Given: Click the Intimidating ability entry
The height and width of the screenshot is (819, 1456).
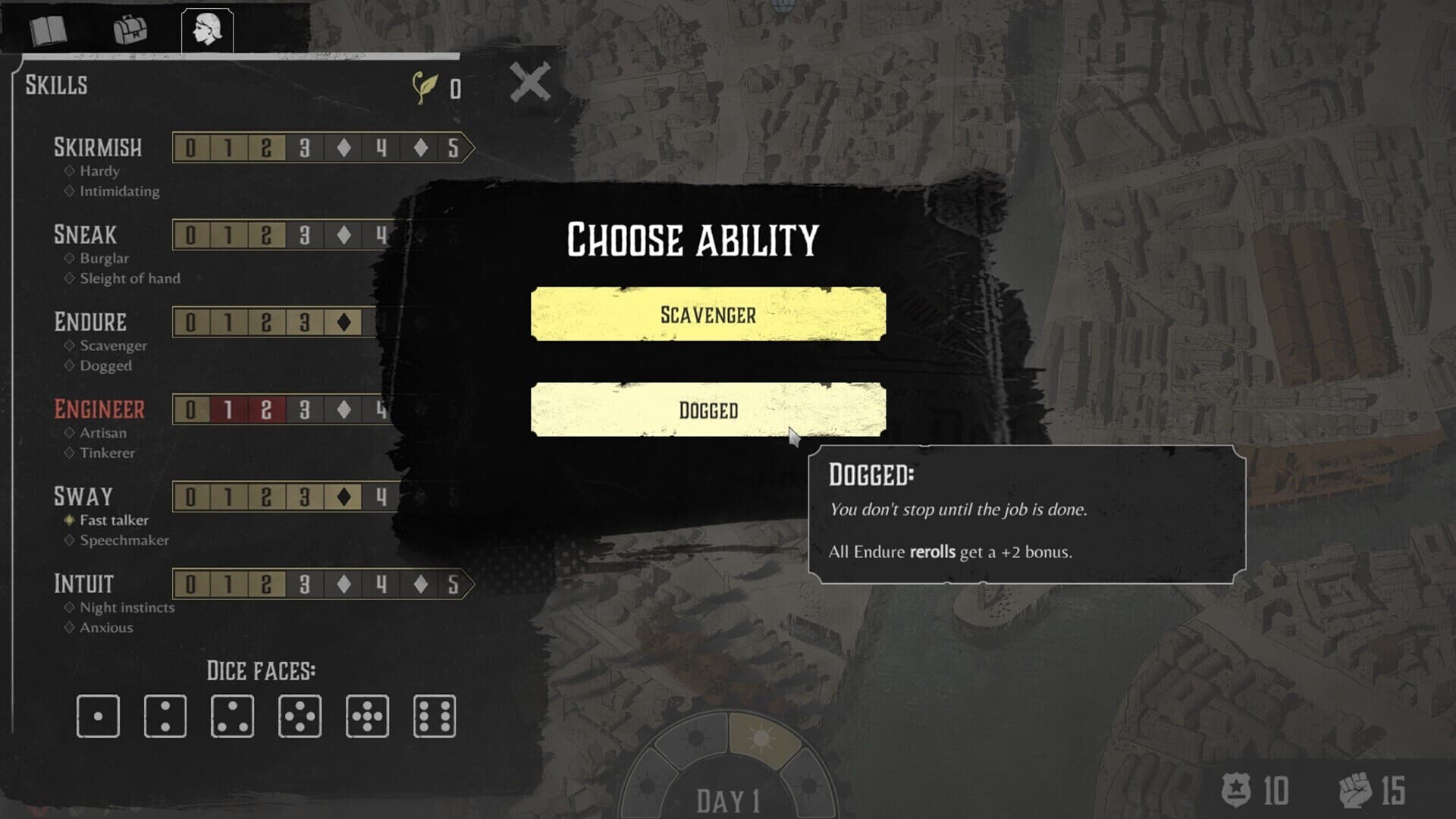Looking at the screenshot, I should [119, 191].
